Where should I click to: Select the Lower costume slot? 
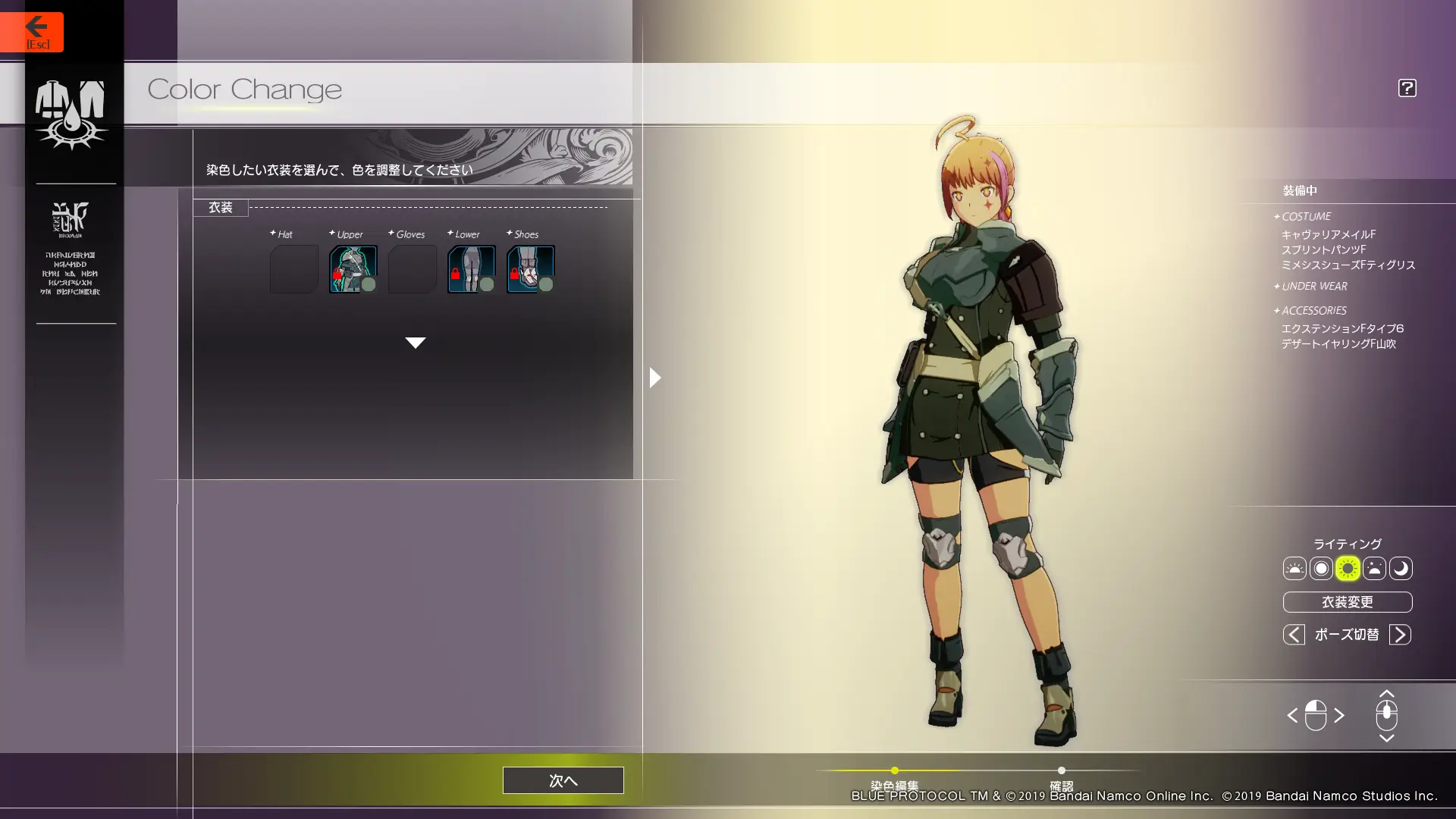point(471,269)
